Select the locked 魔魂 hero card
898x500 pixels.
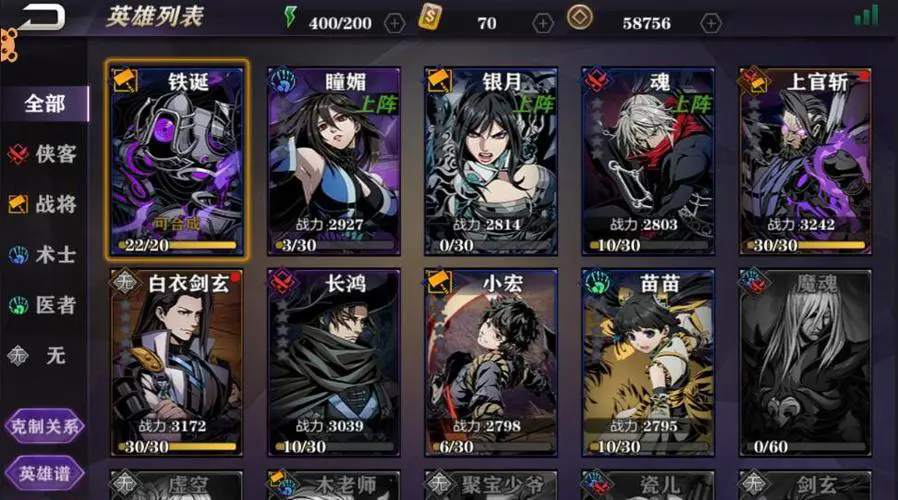click(805, 362)
